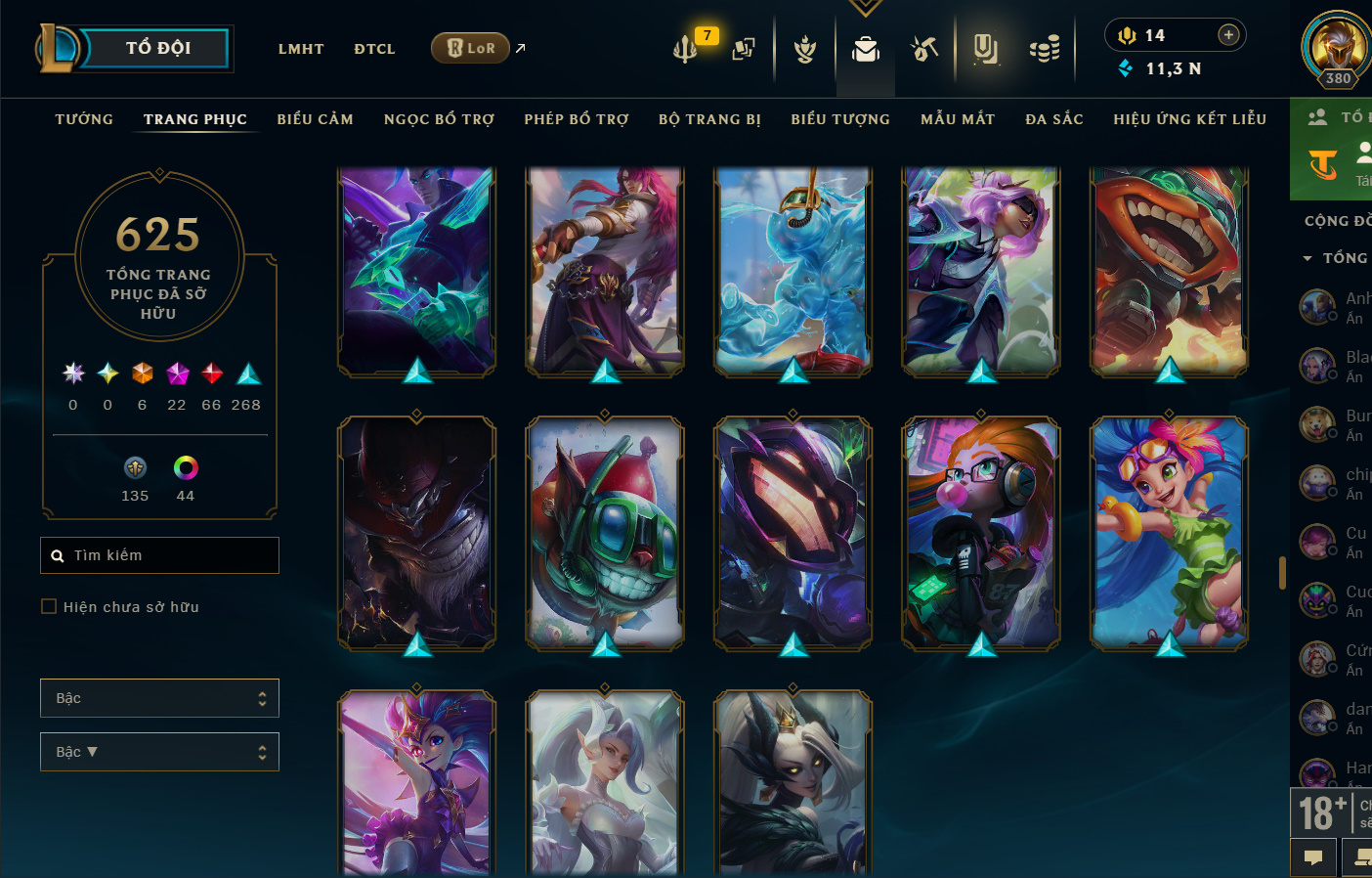This screenshot has width=1372, height=878.
Task: Open the Bậc ▼ sorting dropdown
Action: tap(159, 752)
